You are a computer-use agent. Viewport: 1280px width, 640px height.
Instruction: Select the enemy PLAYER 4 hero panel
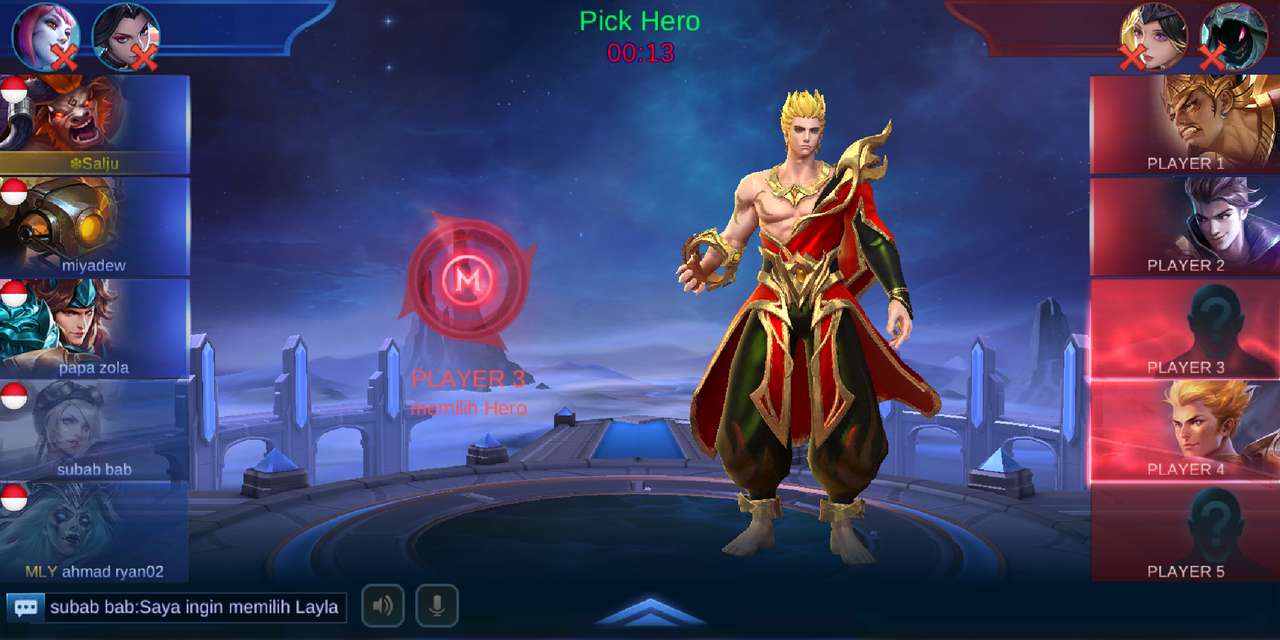(1185, 431)
